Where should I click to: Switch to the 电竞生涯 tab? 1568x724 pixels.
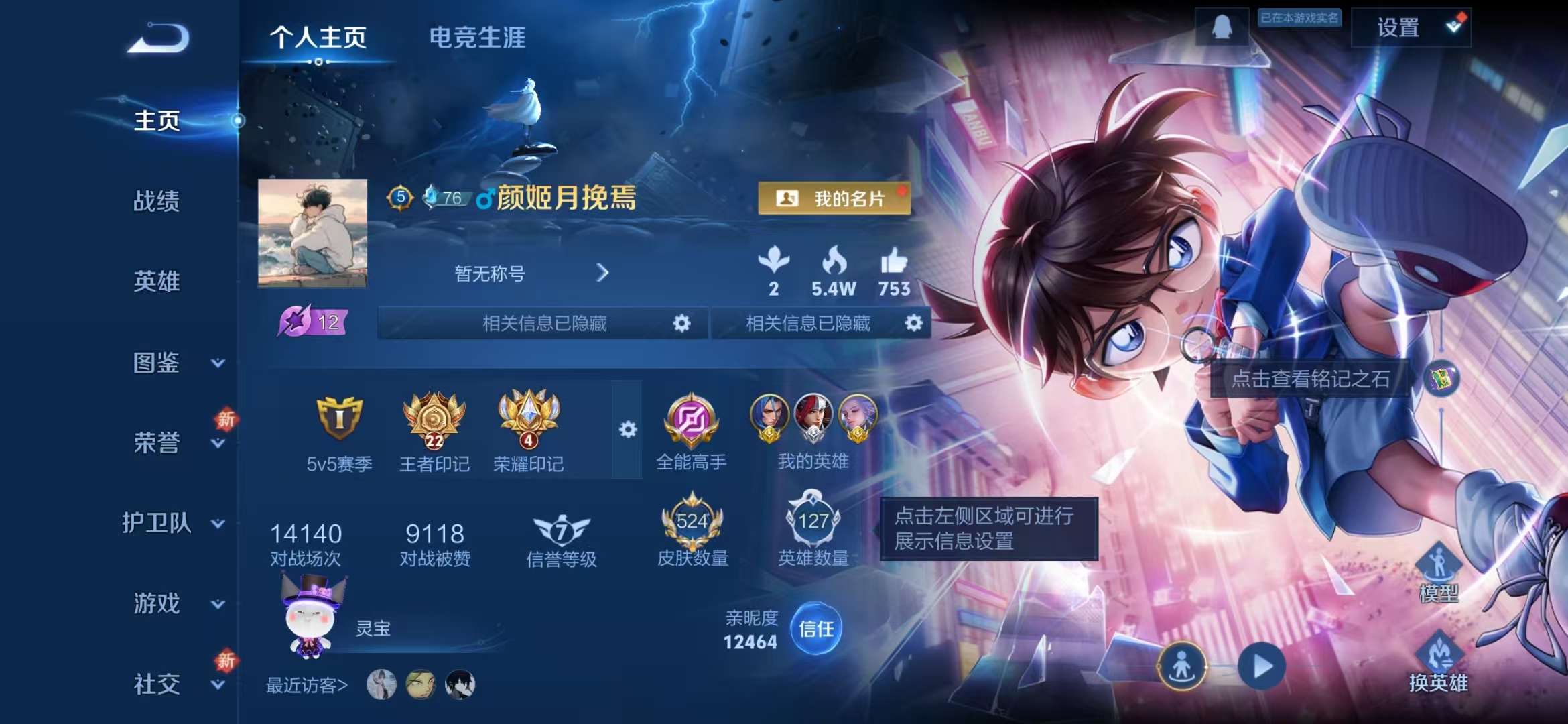pyautogui.click(x=477, y=39)
